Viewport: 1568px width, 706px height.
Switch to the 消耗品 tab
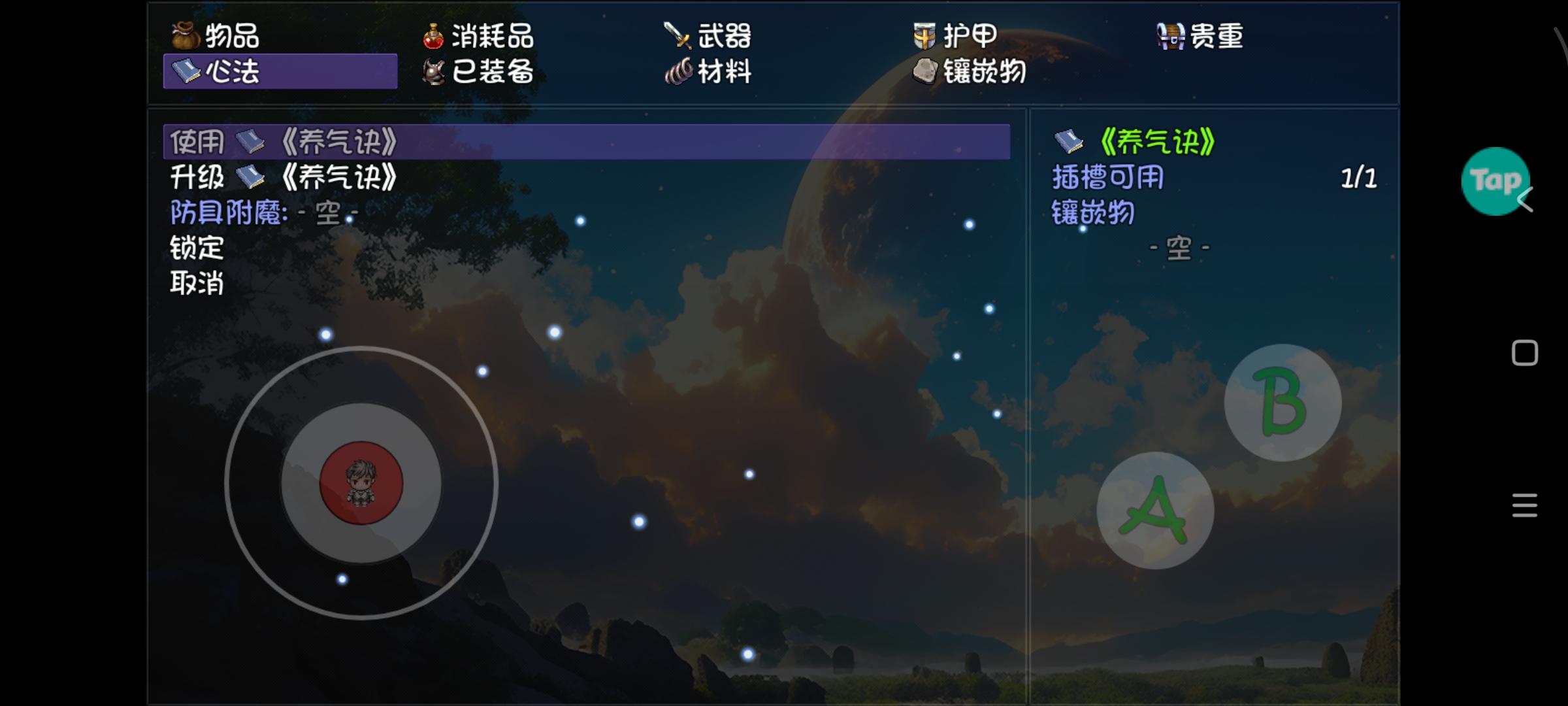point(490,37)
